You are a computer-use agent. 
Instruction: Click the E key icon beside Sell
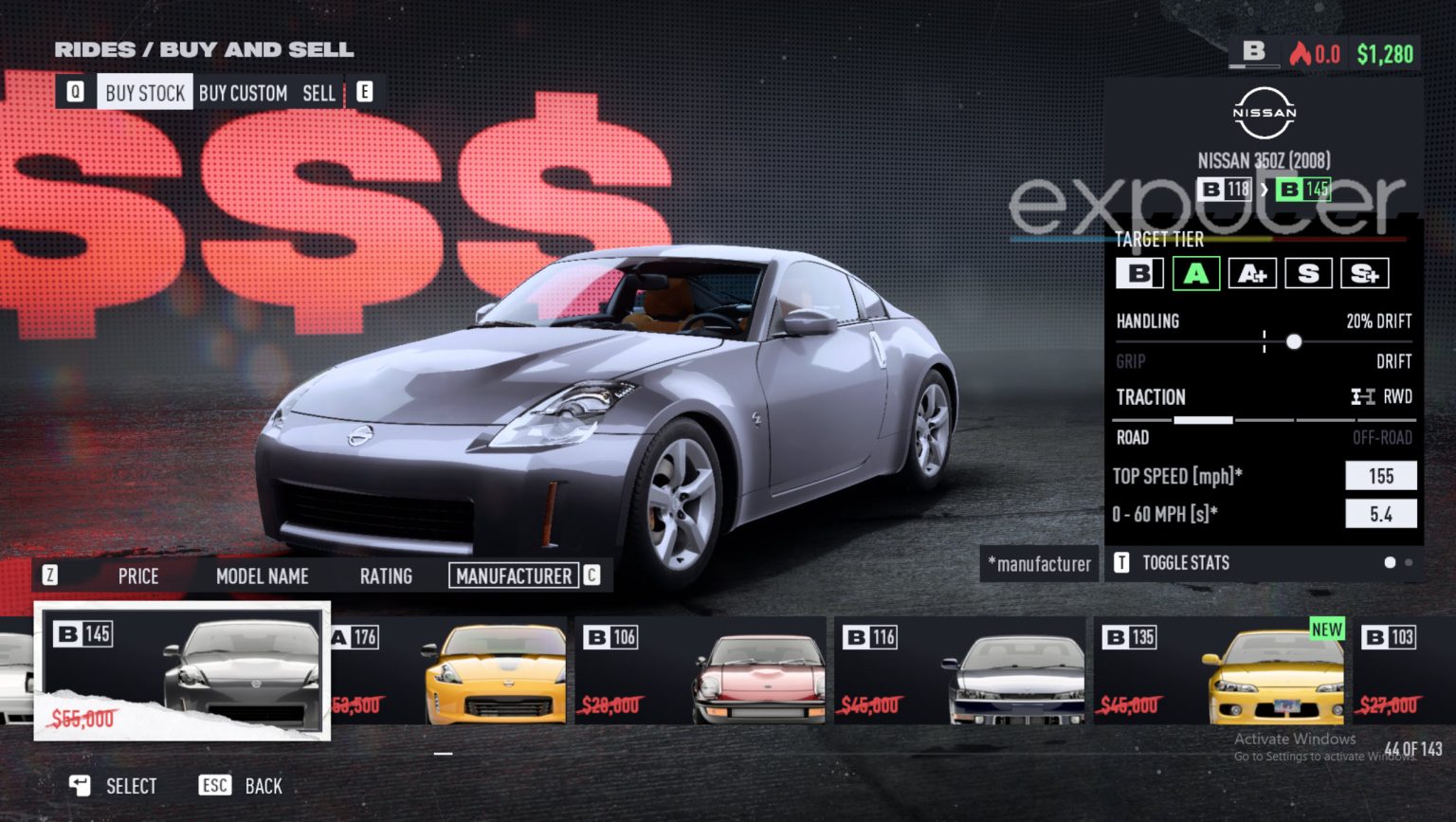[363, 92]
